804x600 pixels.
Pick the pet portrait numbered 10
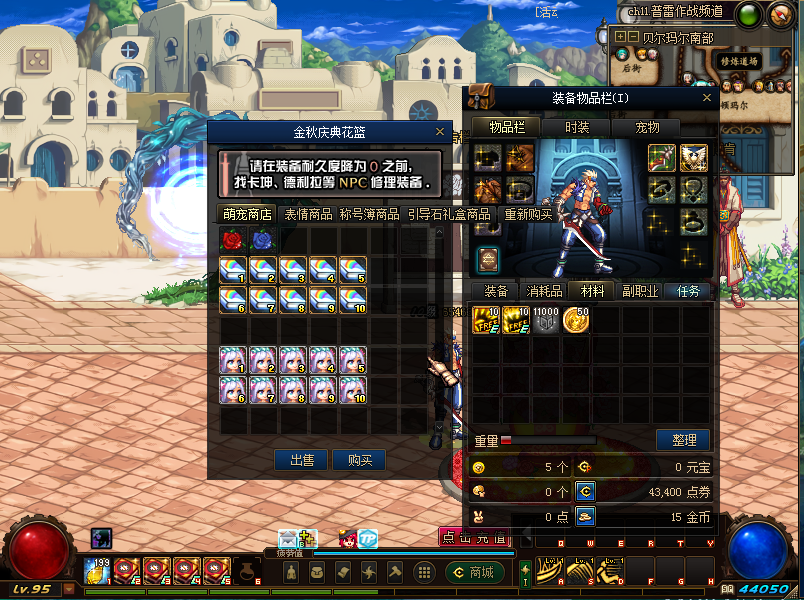tap(353, 390)
